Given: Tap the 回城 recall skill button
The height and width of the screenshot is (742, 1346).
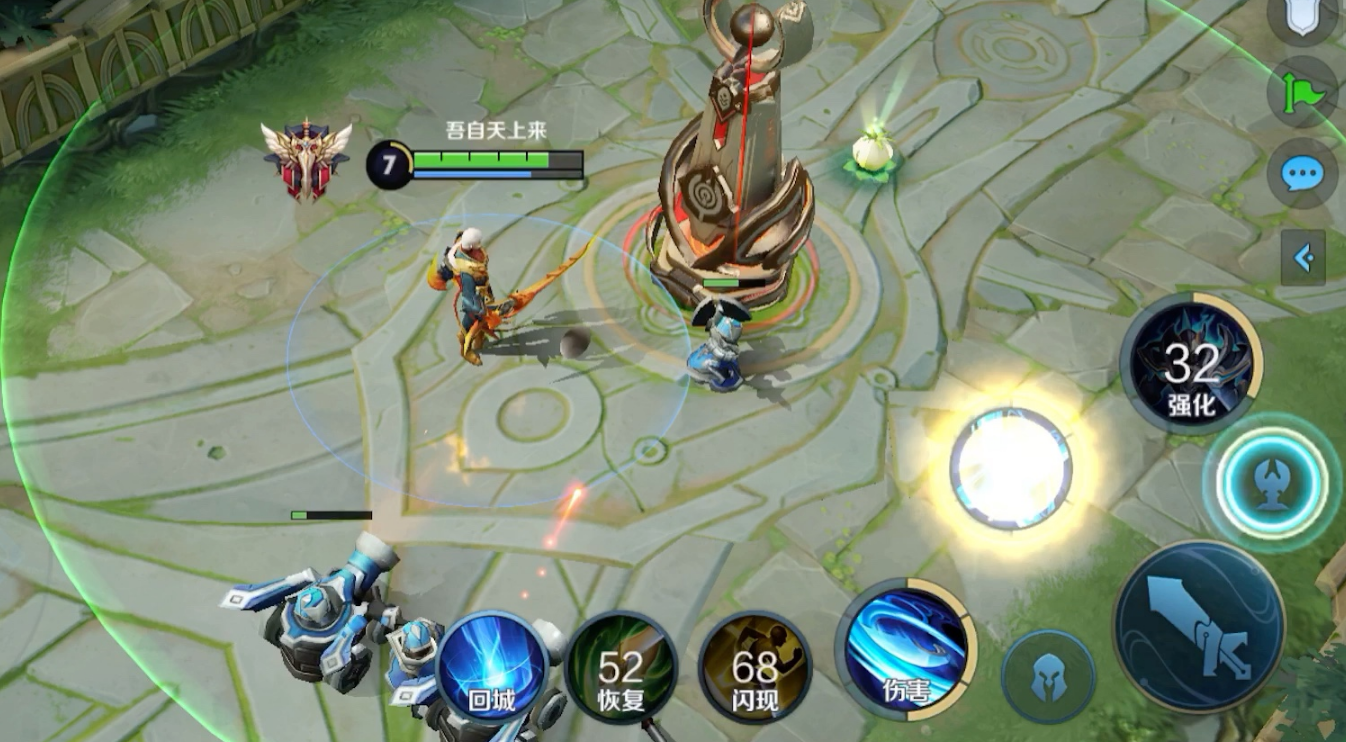Looking at the screenshot, I should pyautogui.click(x=493, y=667).
